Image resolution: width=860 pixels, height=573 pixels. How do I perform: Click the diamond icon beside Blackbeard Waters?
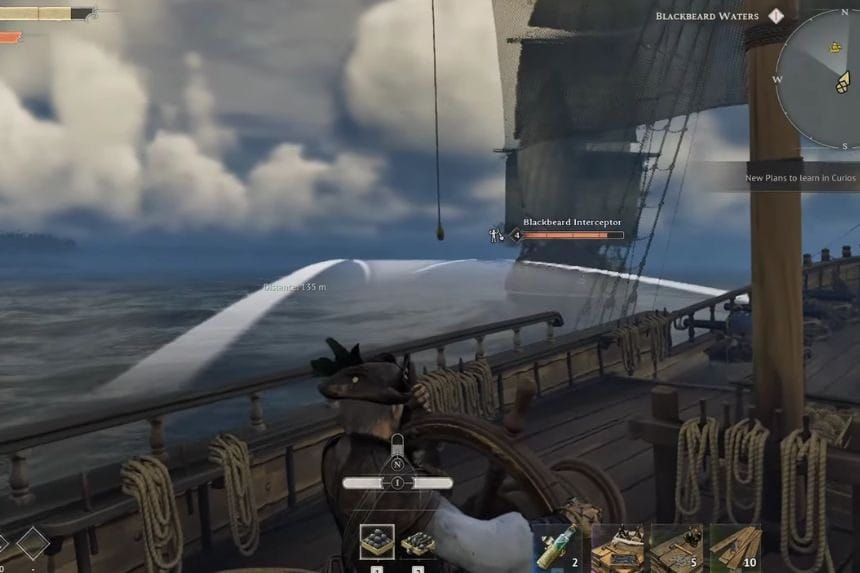(776, 16)
